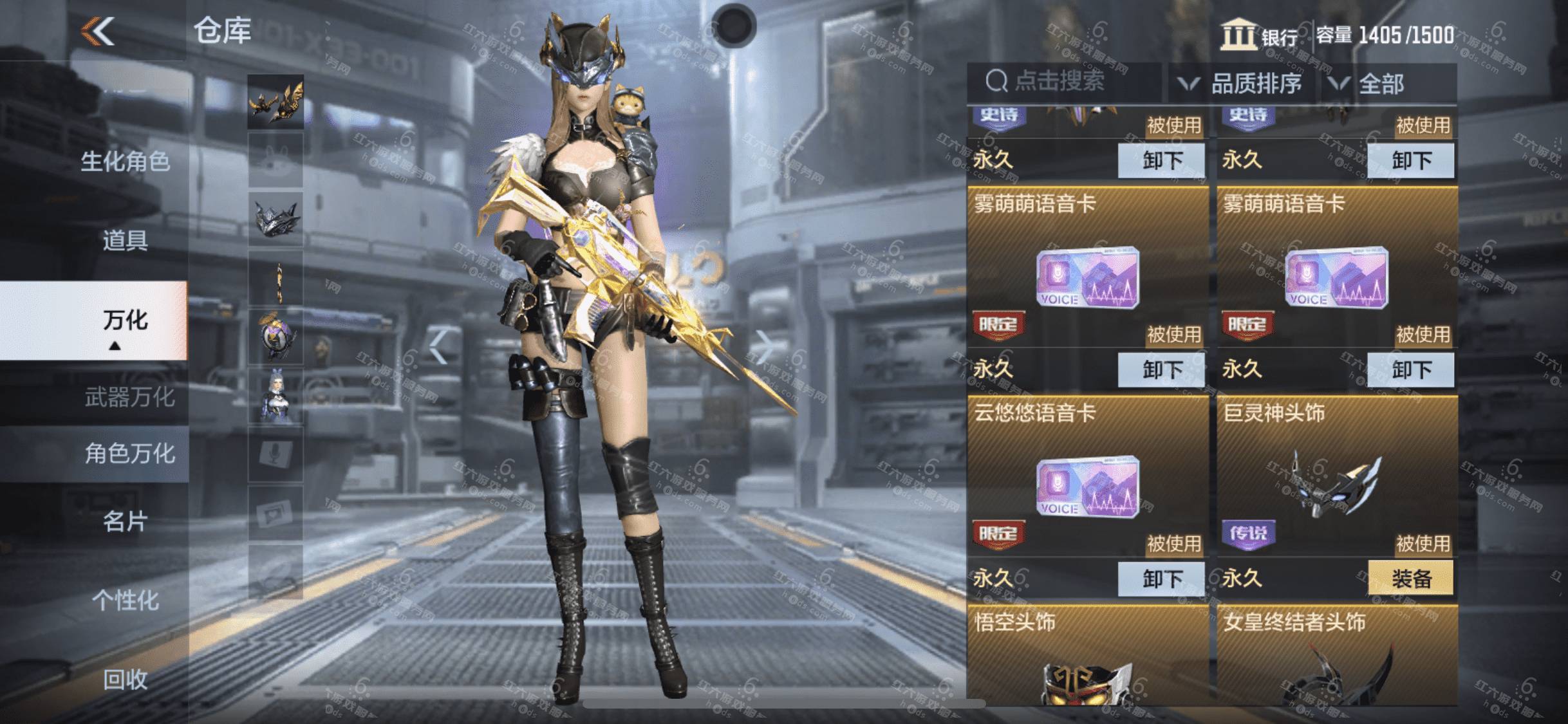Screen dimensions: 1568x724
Task: Select the dark helmet equipment slot
Action: pyautogui.click(x=275, y=219)
